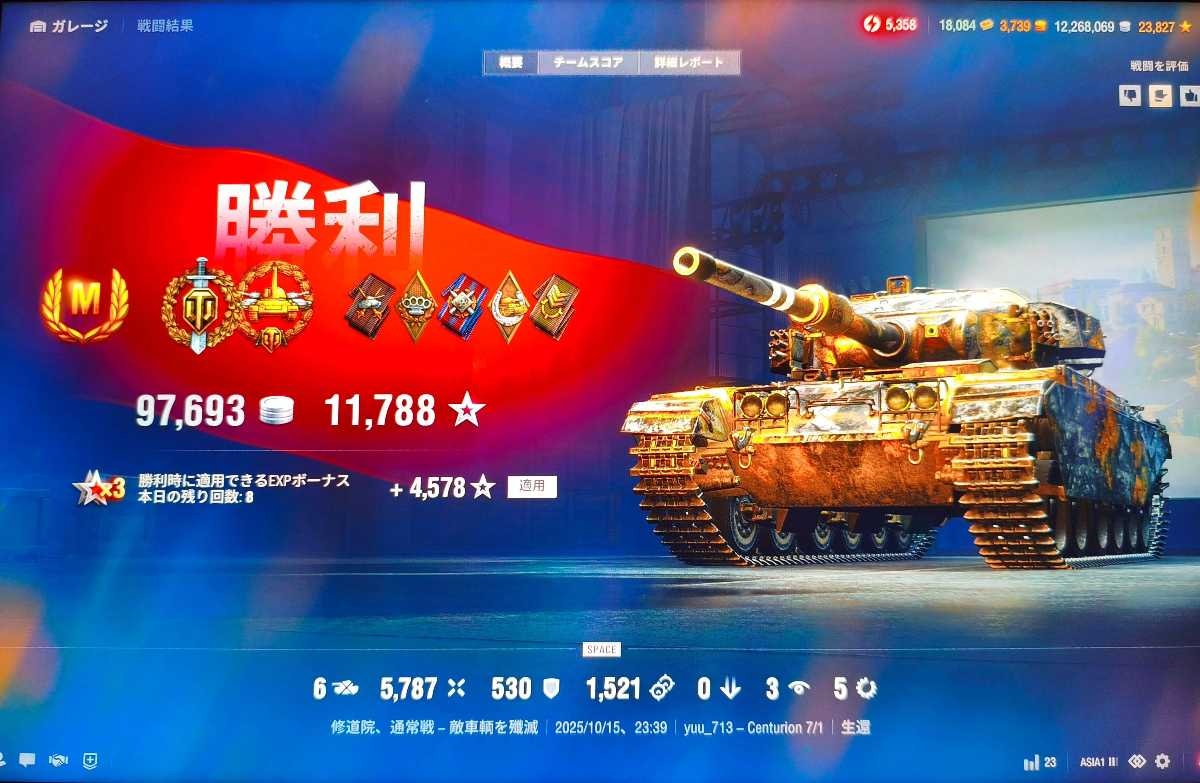Open the handshake icon in bottom bar
The height and width of the screenshot is (783, 1200).
coord(58,761)
